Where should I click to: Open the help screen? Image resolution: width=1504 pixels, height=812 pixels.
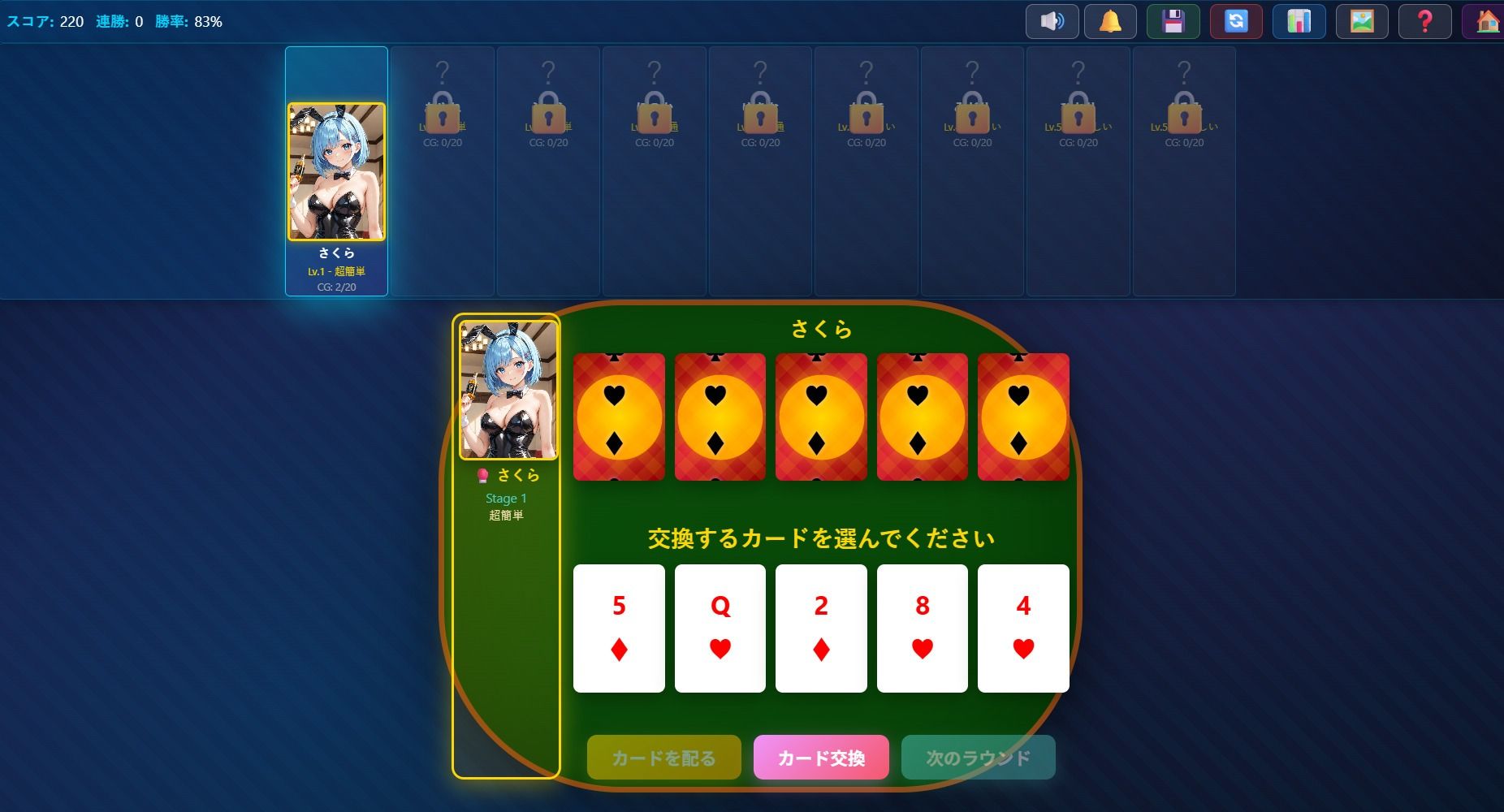pos(1425,20)
